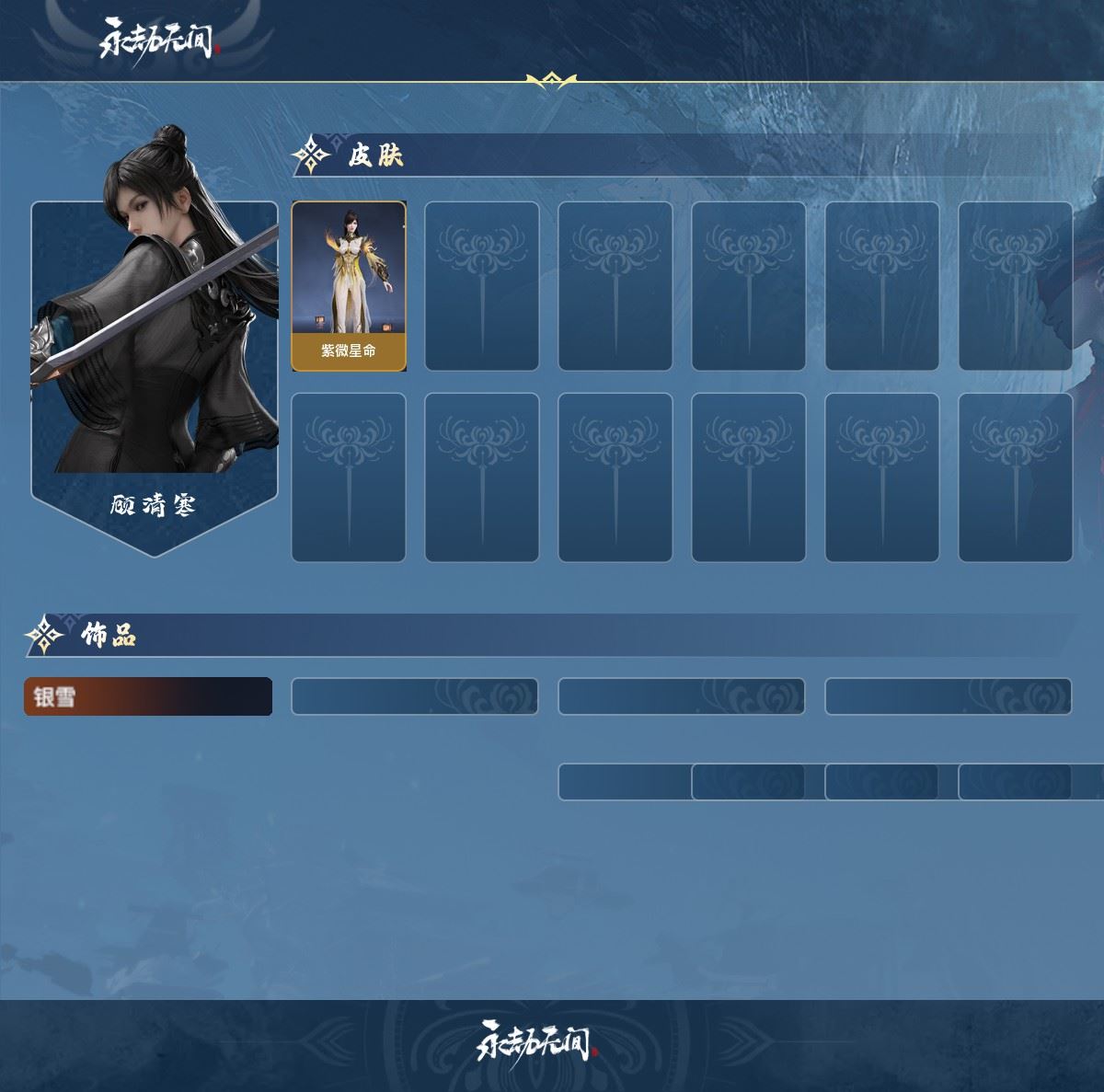Choose the 银雪 accessory entry

[147, 696]
